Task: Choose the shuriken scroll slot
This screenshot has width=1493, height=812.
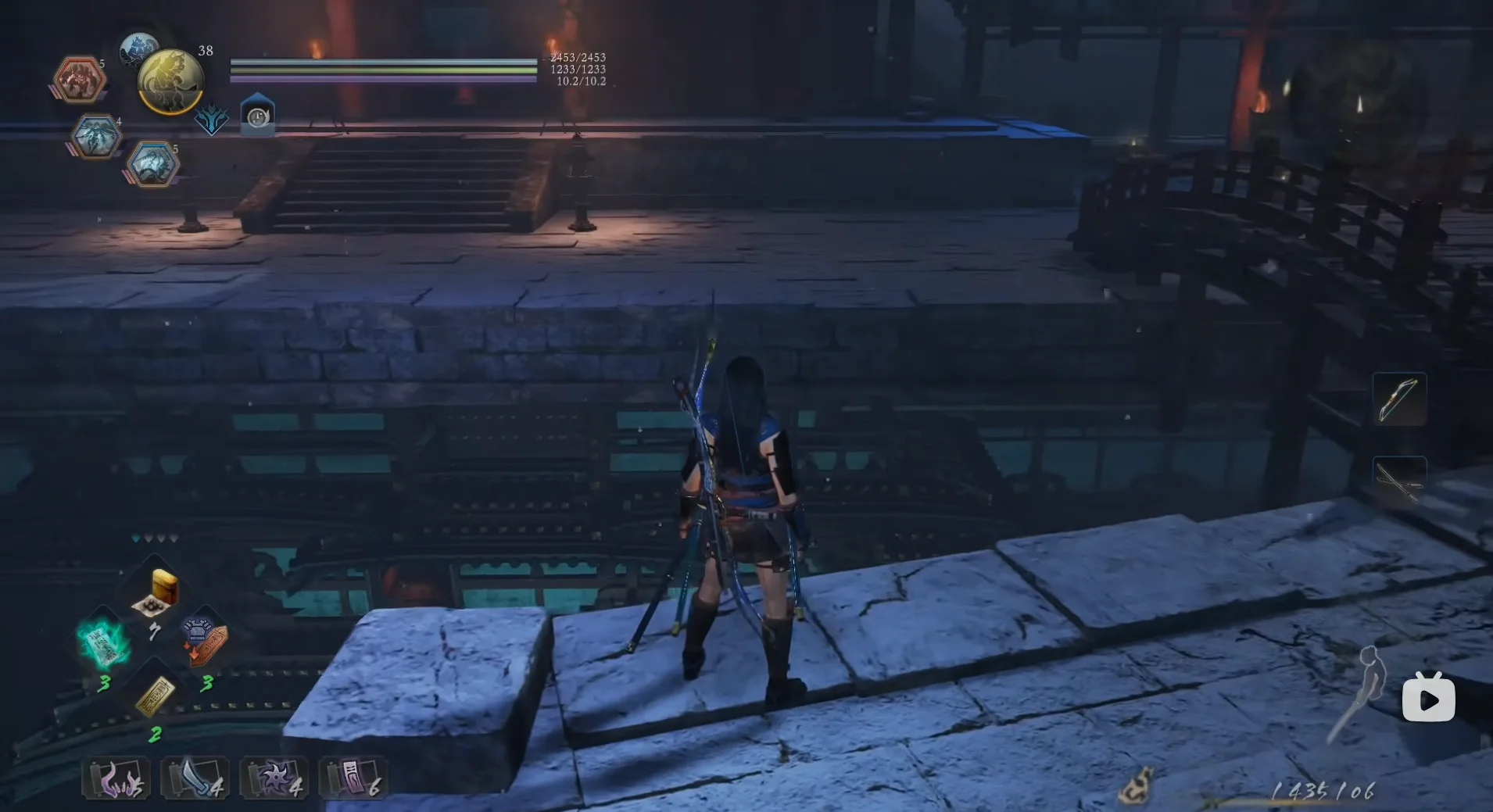Action: click(x=274, y=778)
